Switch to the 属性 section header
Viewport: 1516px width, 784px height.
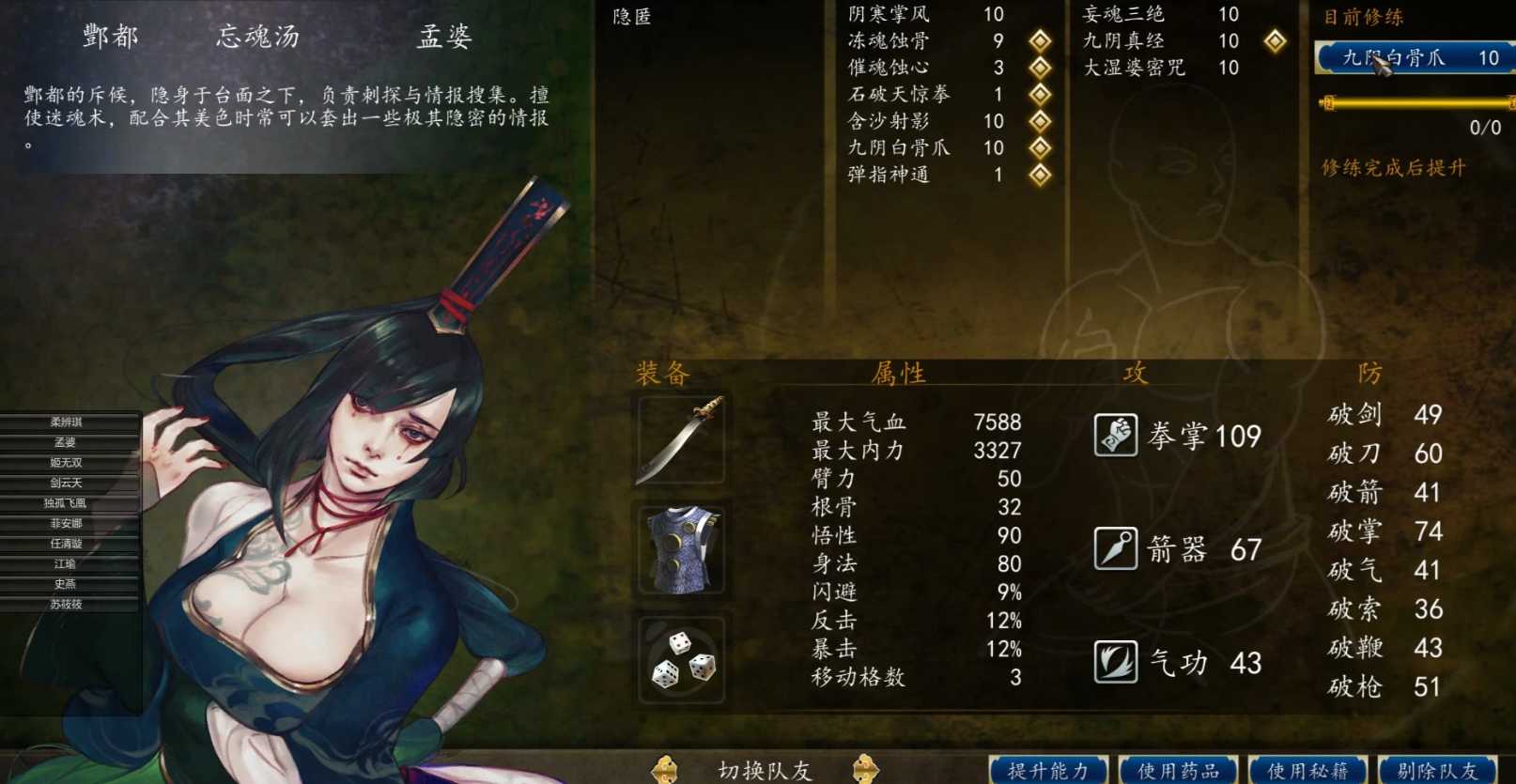[900, 373]
